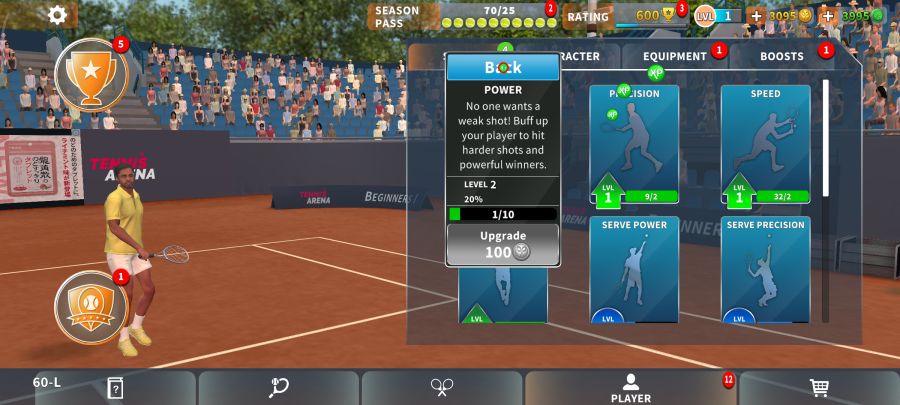The width and height of the screenshot is (900, 405).
Task: Open the crossed rackets bottom tab
Action: [442, 388]
